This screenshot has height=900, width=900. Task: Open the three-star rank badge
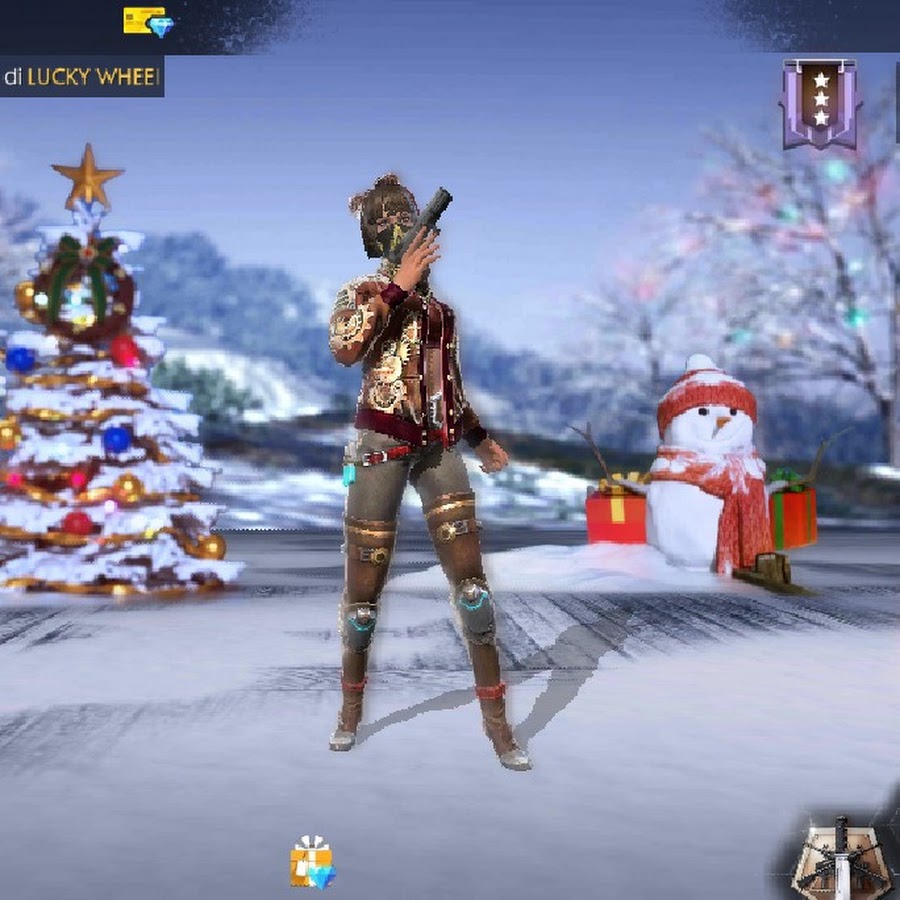[x=820, y=103]
